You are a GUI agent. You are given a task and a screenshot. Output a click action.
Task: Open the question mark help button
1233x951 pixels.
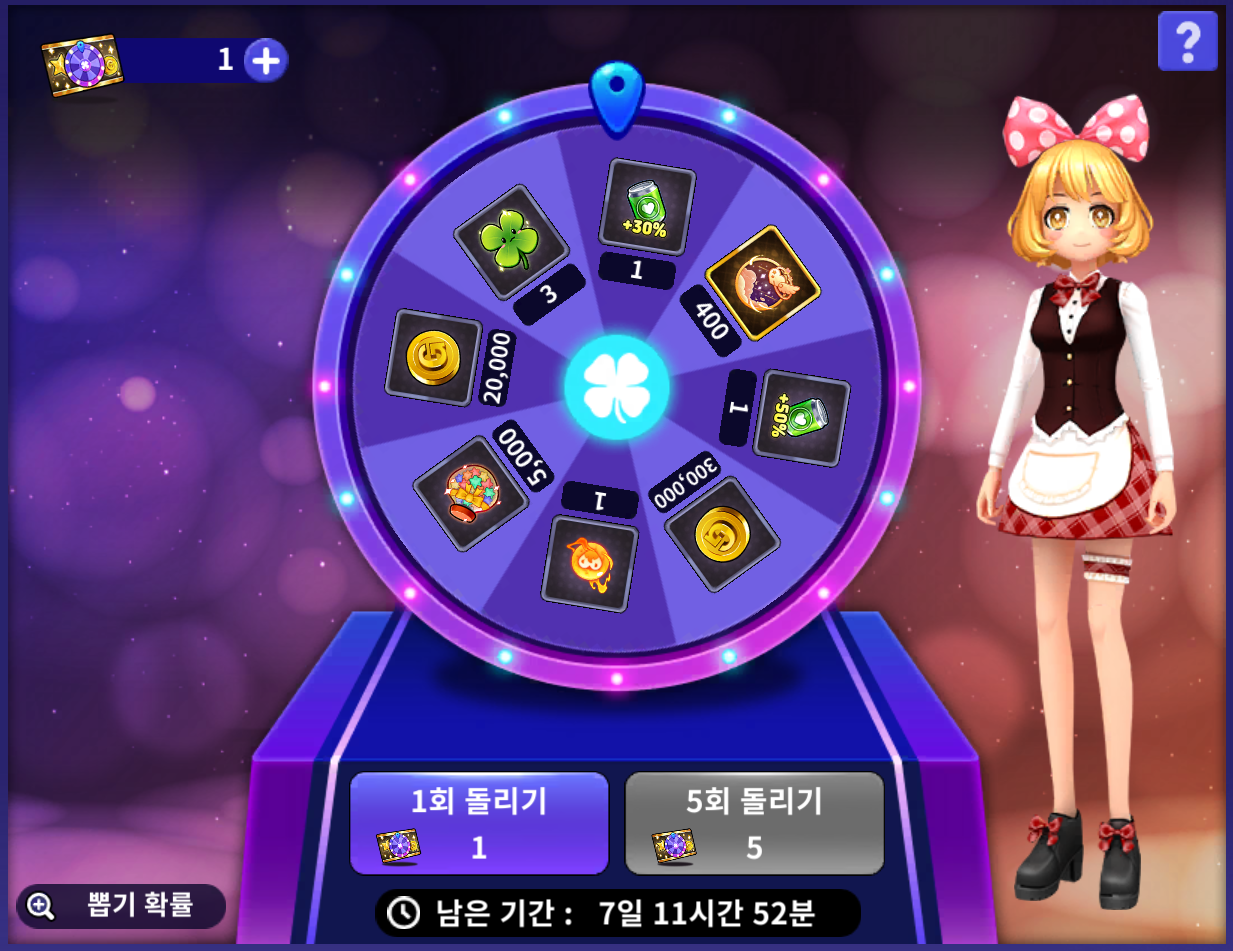(x=1187, y=41)
